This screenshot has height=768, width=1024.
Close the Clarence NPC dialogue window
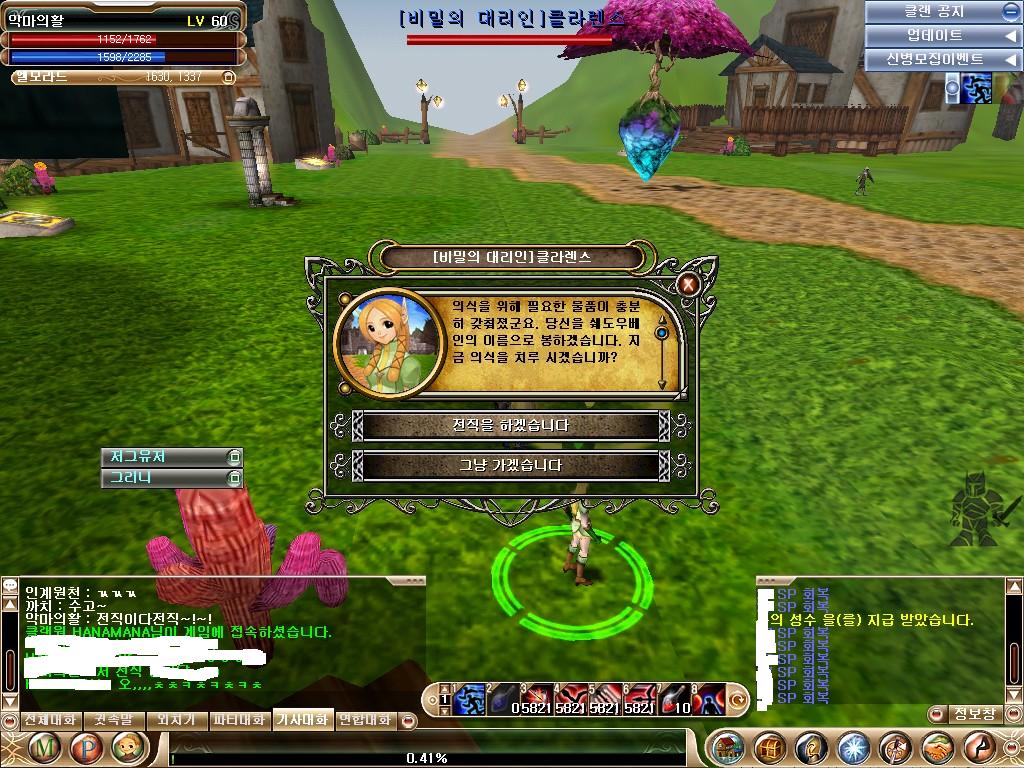click(x=688, y=284)
